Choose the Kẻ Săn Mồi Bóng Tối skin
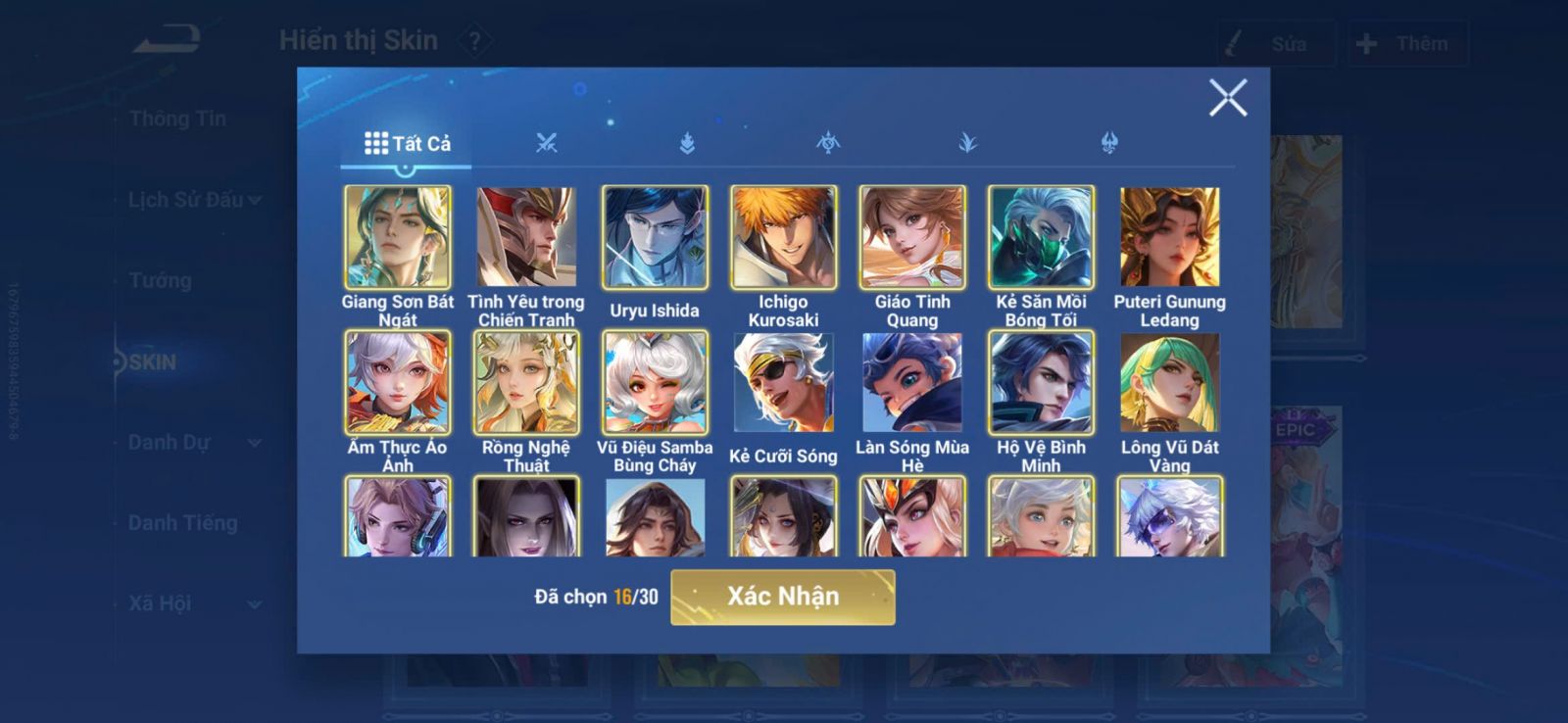Viewport: 1568px width, 723px height. click(x=1041, y=237)
